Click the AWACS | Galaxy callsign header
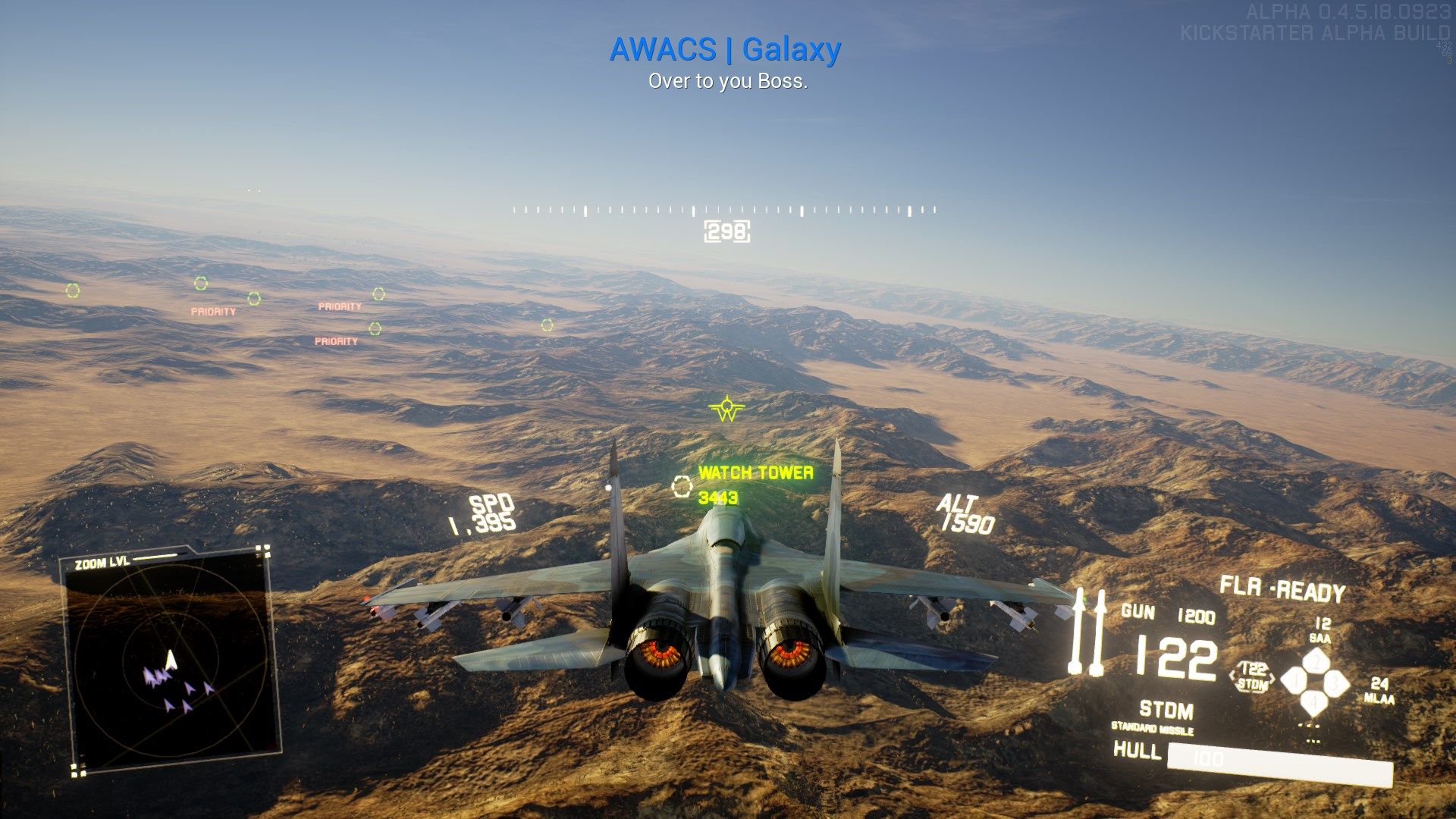 coord(726,49)
